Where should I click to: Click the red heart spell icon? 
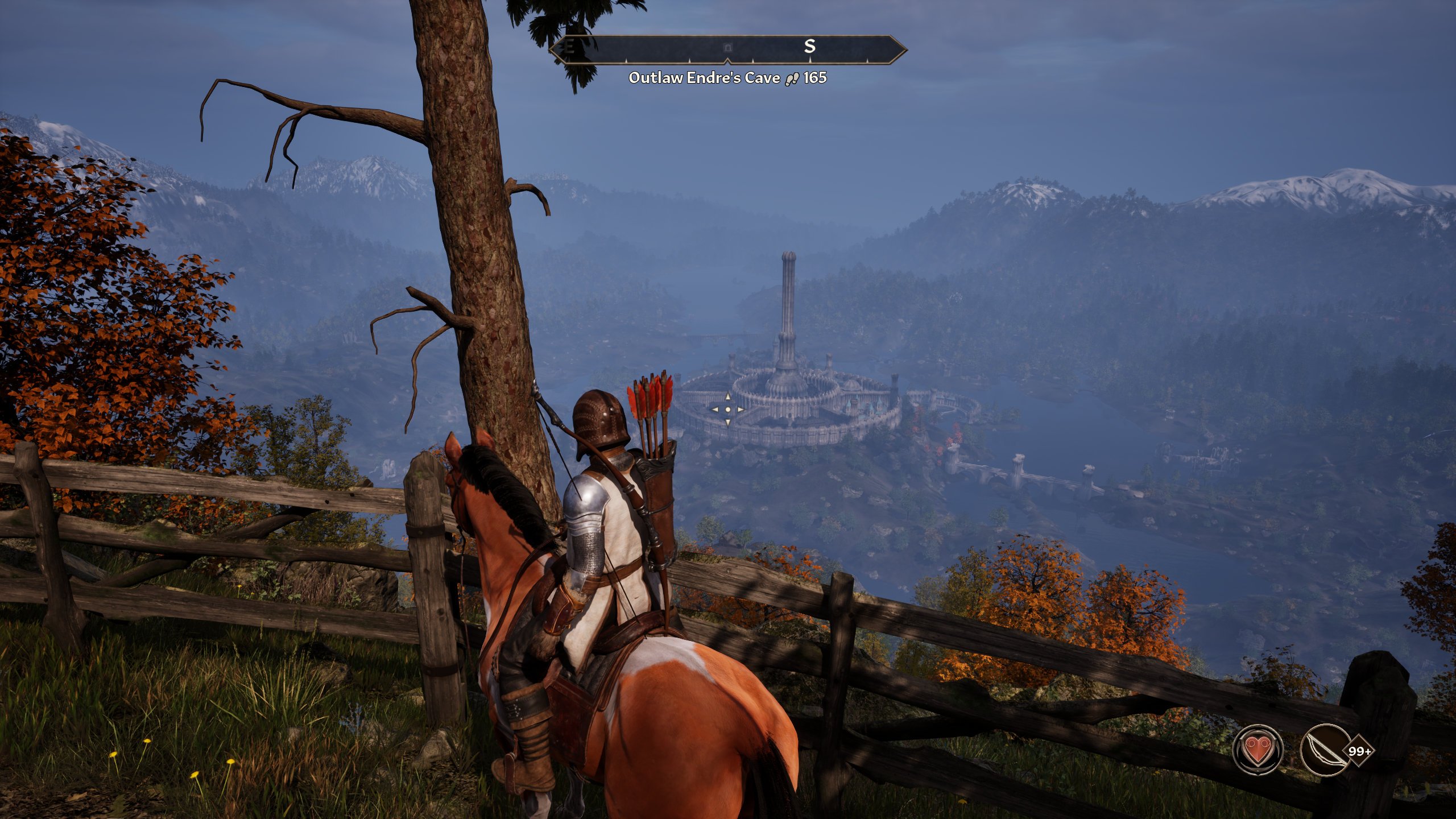(1258, 750)
